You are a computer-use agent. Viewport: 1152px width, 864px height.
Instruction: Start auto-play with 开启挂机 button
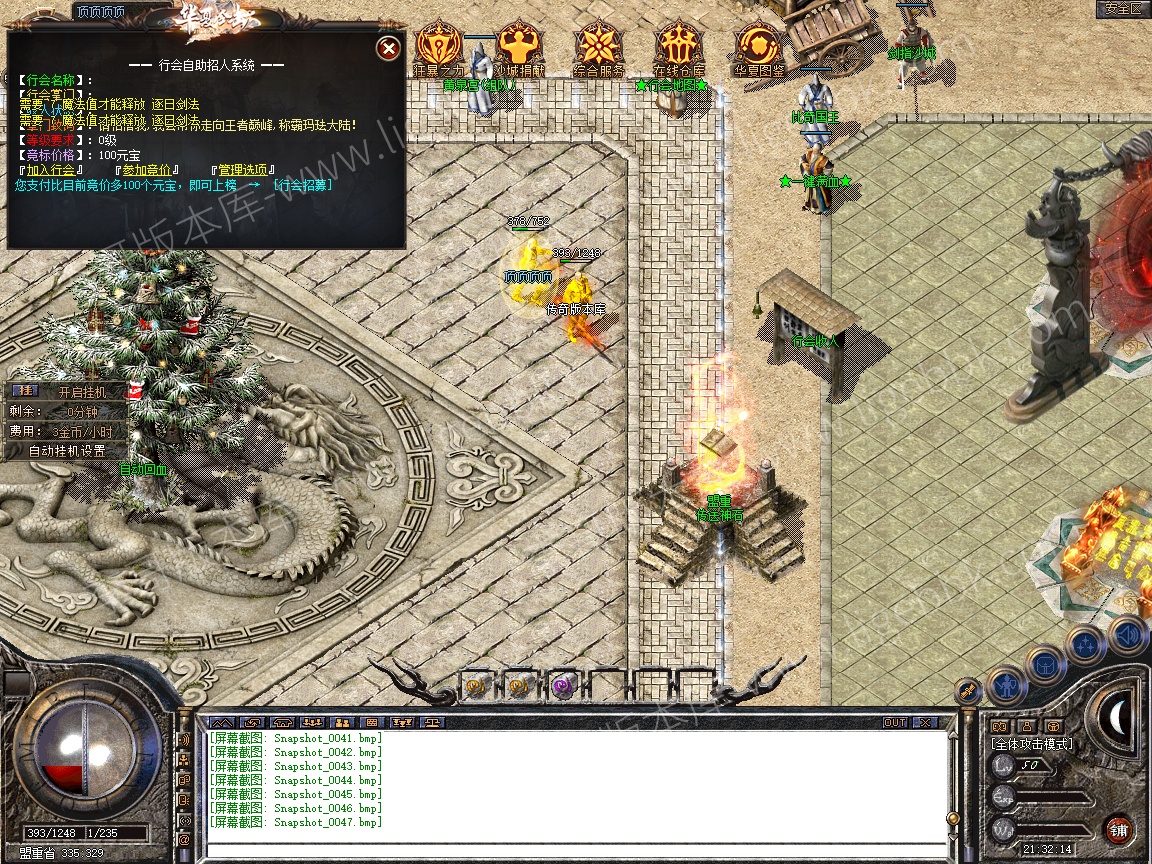(x=81, y=392)
